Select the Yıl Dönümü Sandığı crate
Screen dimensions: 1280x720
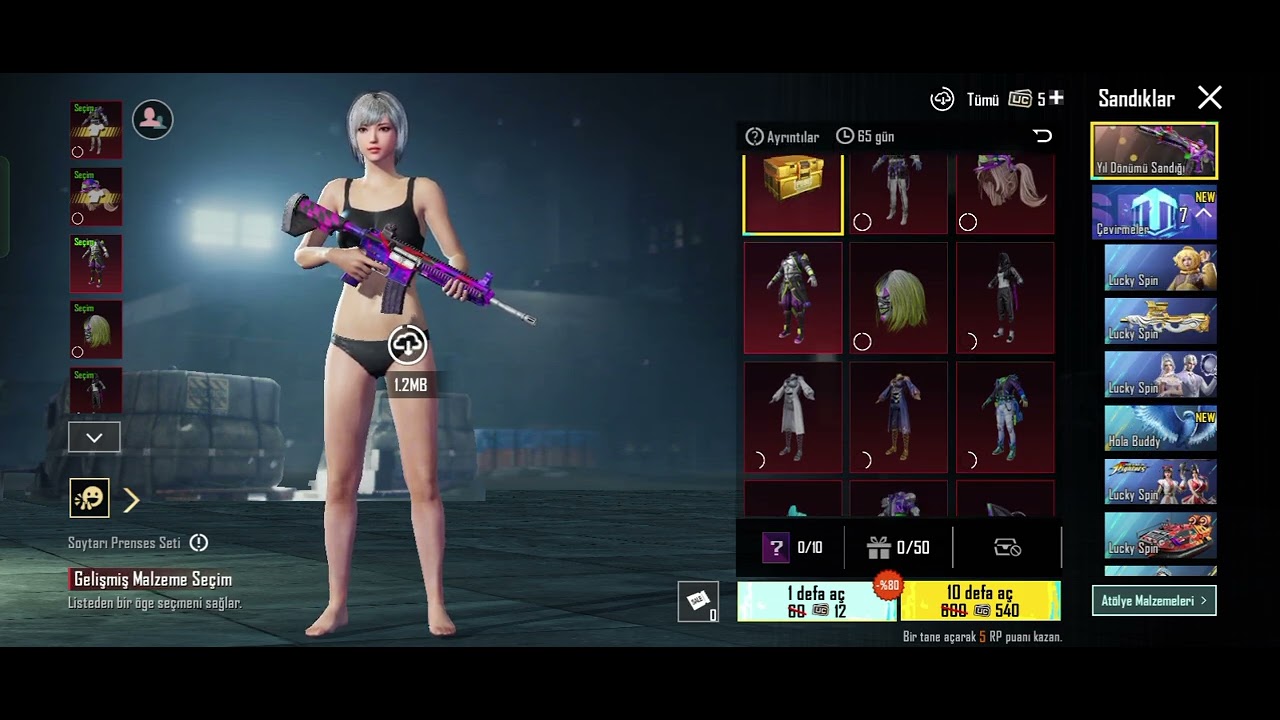tap(1154, 151)
